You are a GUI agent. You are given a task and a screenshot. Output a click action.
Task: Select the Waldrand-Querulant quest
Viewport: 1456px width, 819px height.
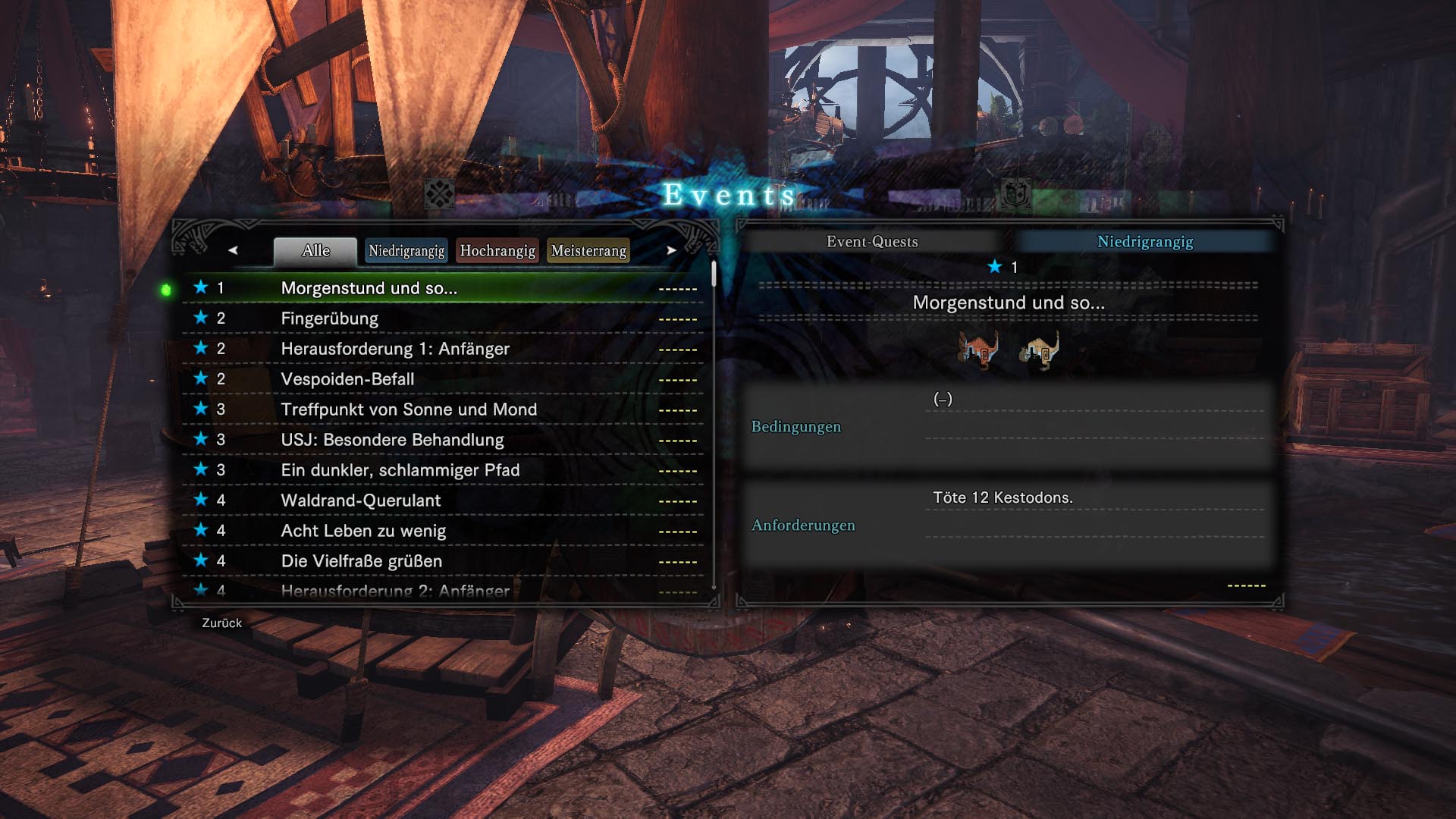[x=360, y=500]
